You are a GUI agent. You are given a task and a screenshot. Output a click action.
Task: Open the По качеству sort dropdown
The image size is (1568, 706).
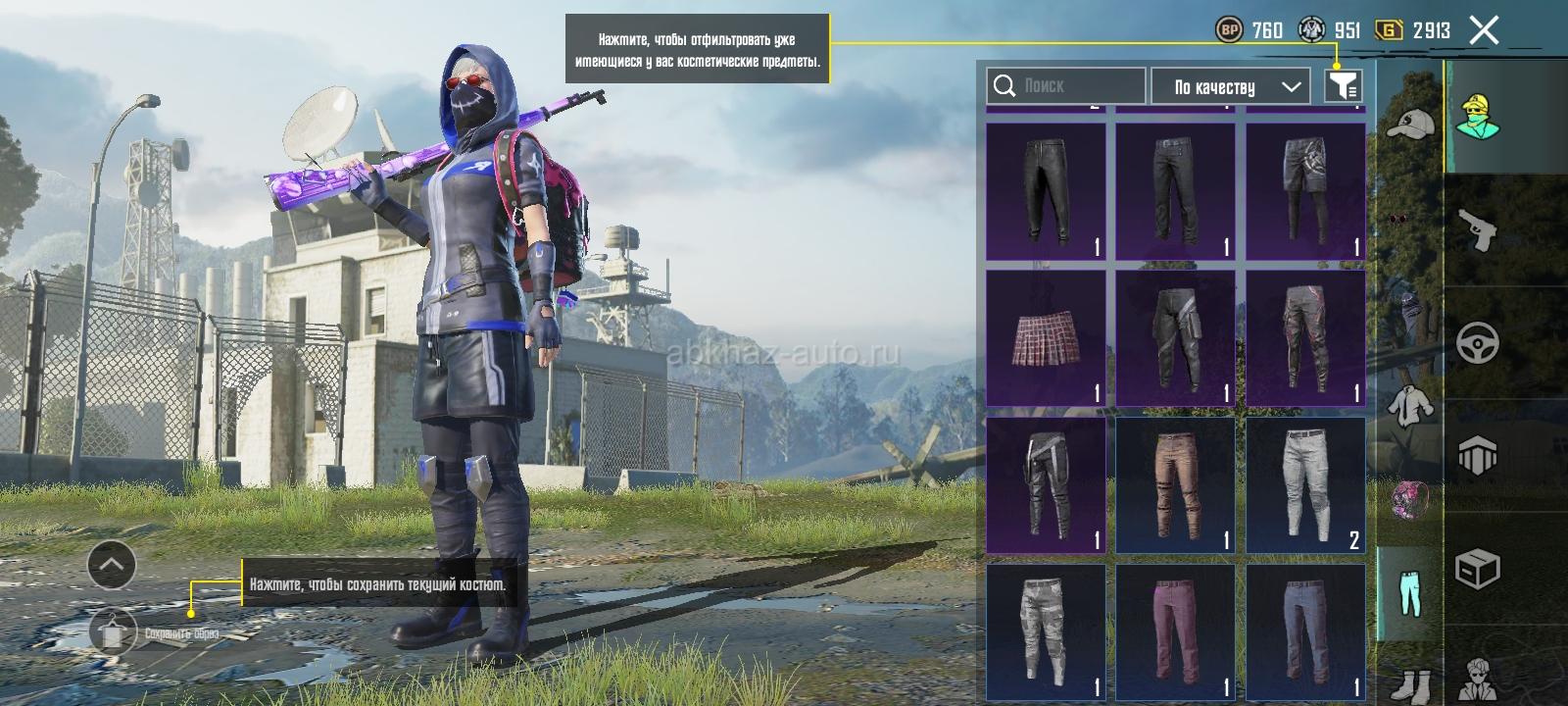(1230, 86)
